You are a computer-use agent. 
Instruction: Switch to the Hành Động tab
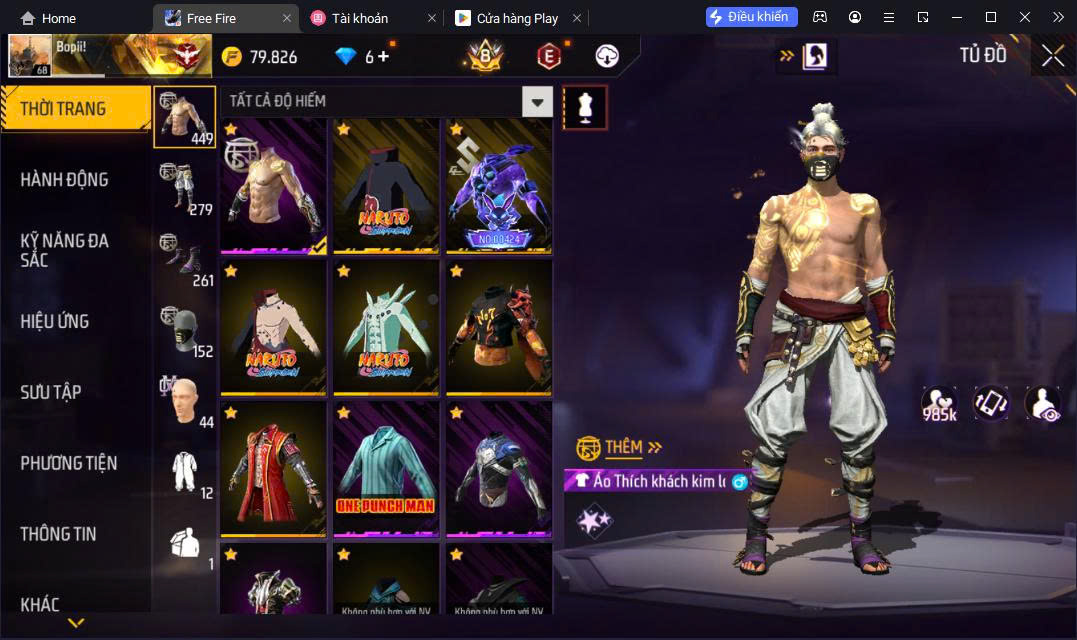pos(65,180)
